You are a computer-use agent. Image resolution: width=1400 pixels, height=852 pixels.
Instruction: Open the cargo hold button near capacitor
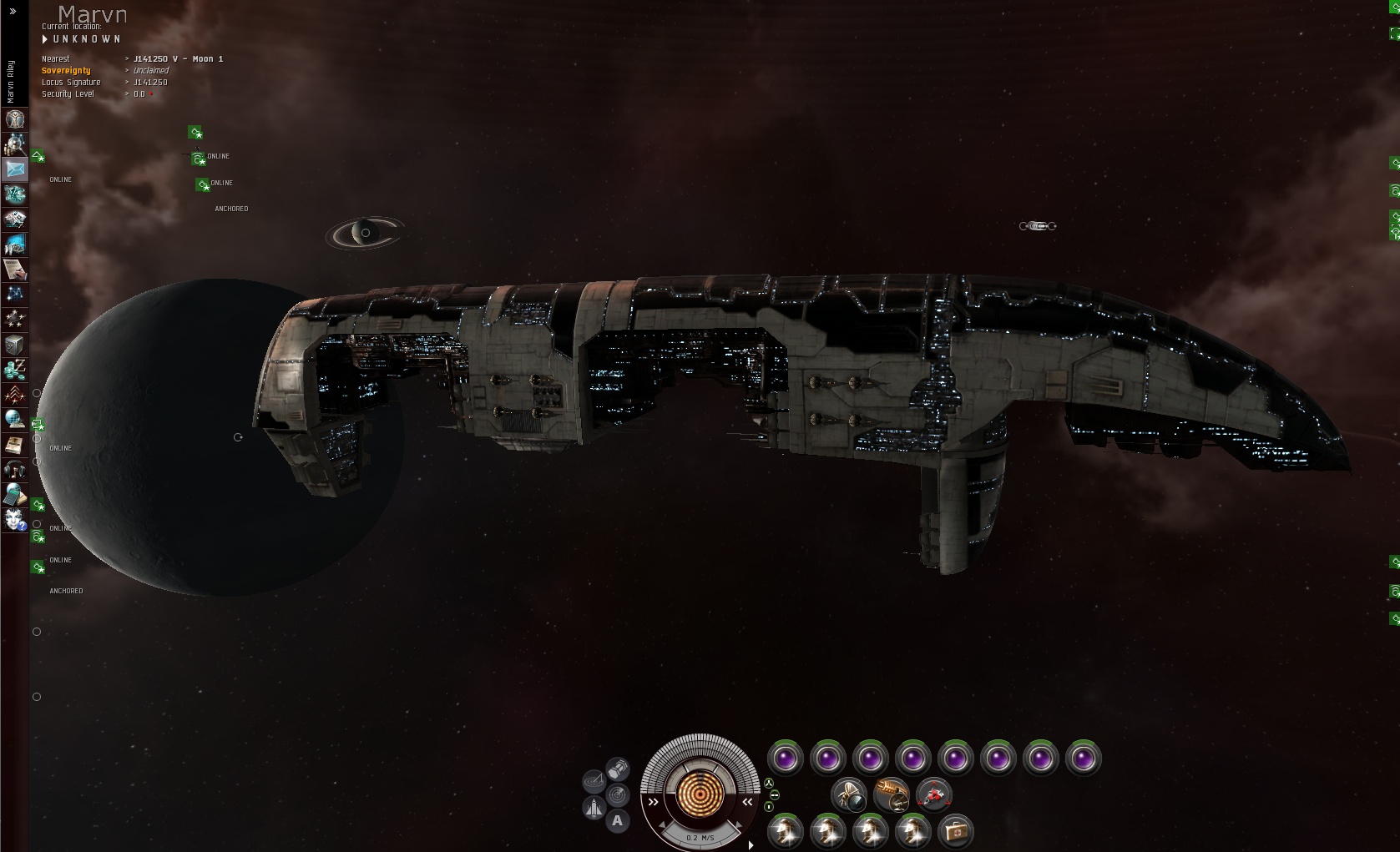(618, 769)
